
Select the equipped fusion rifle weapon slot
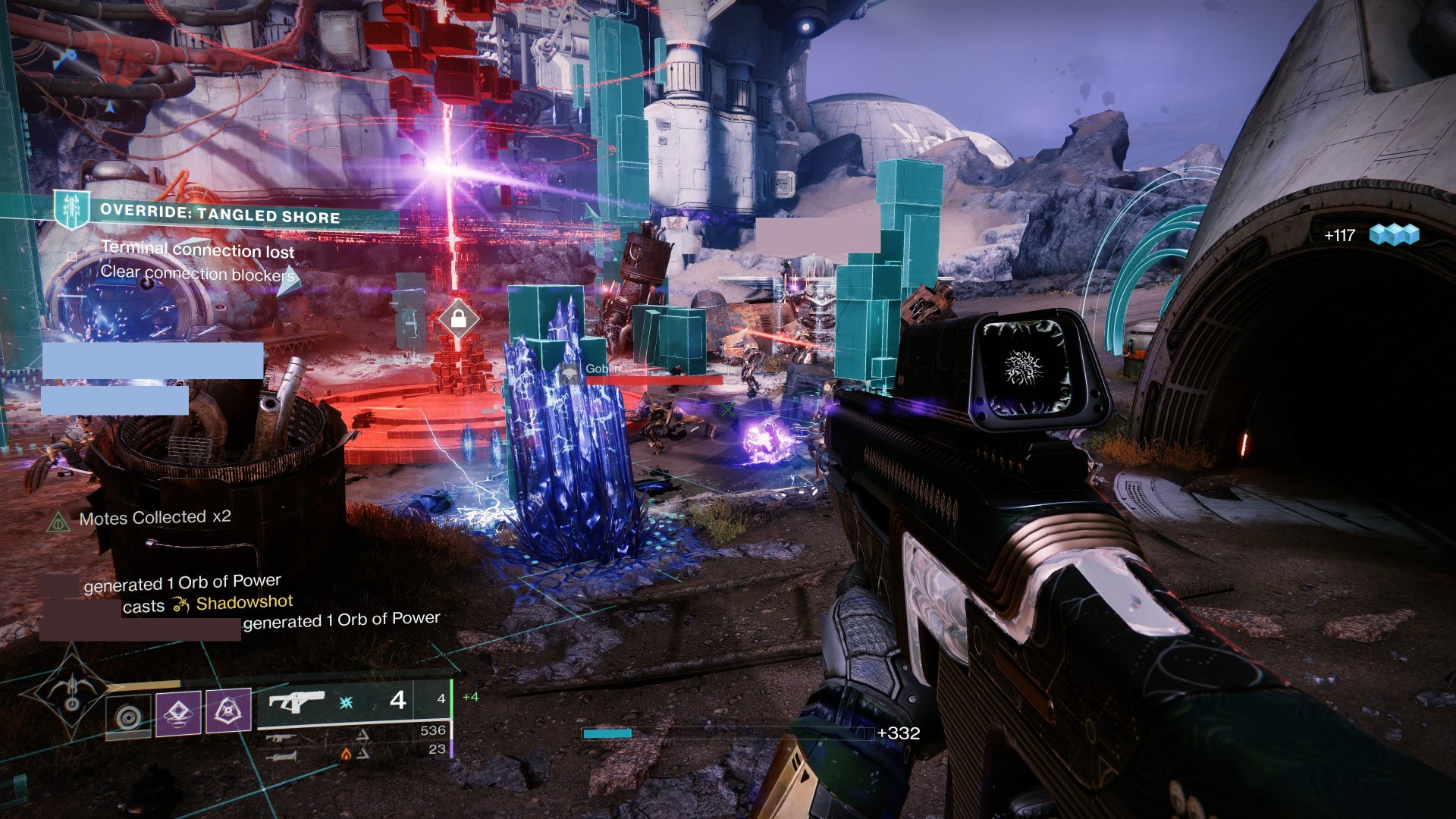[355, 701]
